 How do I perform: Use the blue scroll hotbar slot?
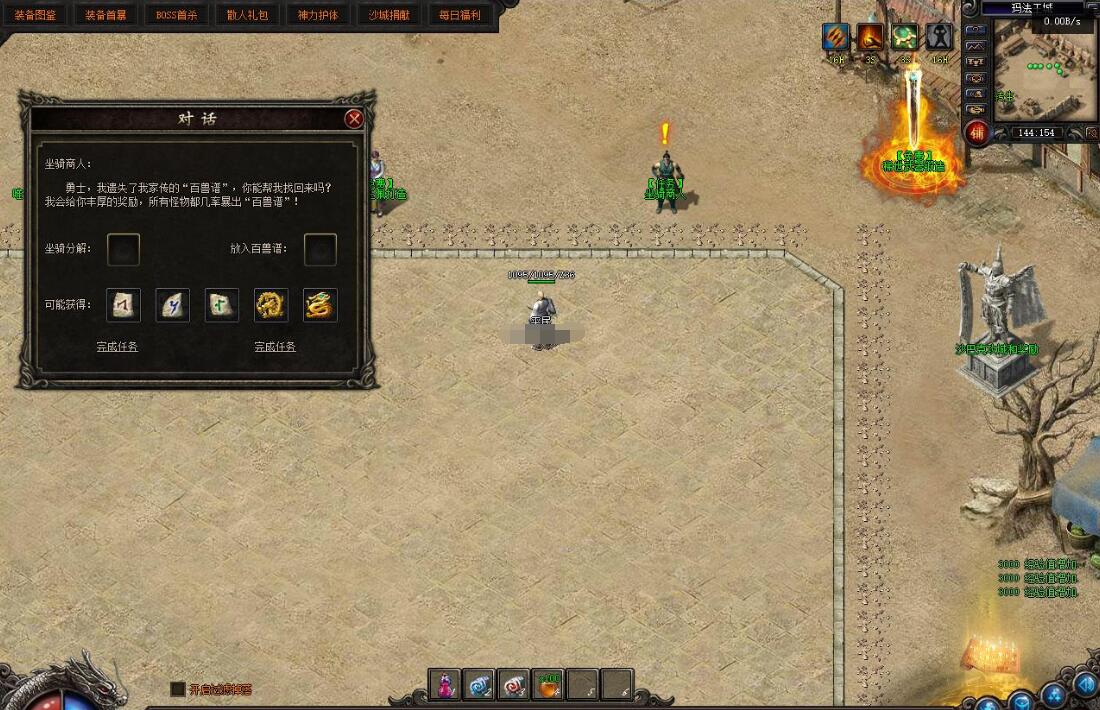479,684
